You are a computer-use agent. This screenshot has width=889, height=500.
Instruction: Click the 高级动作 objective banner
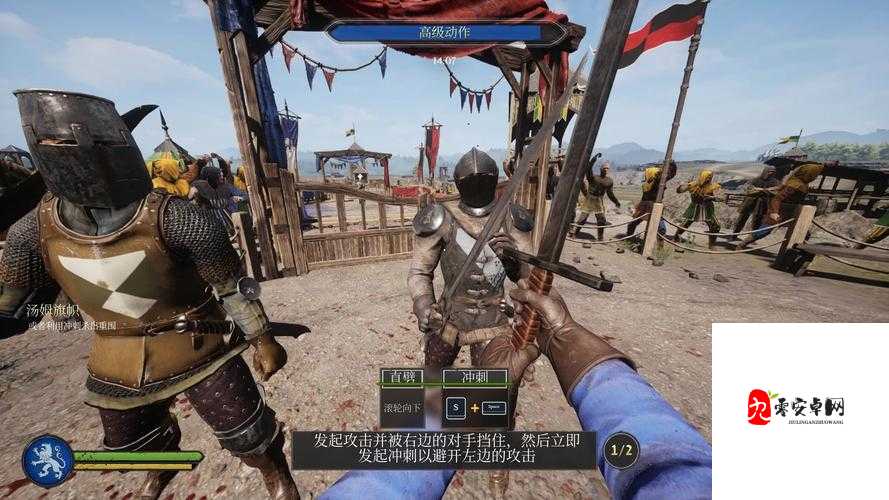446,32
